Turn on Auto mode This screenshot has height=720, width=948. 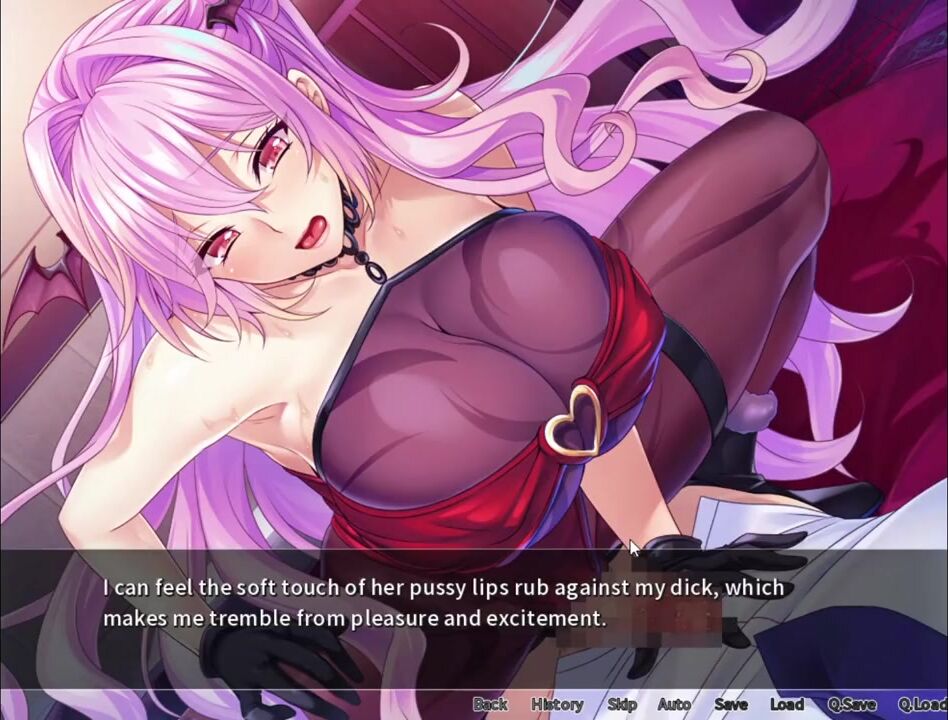click(674, 704)
